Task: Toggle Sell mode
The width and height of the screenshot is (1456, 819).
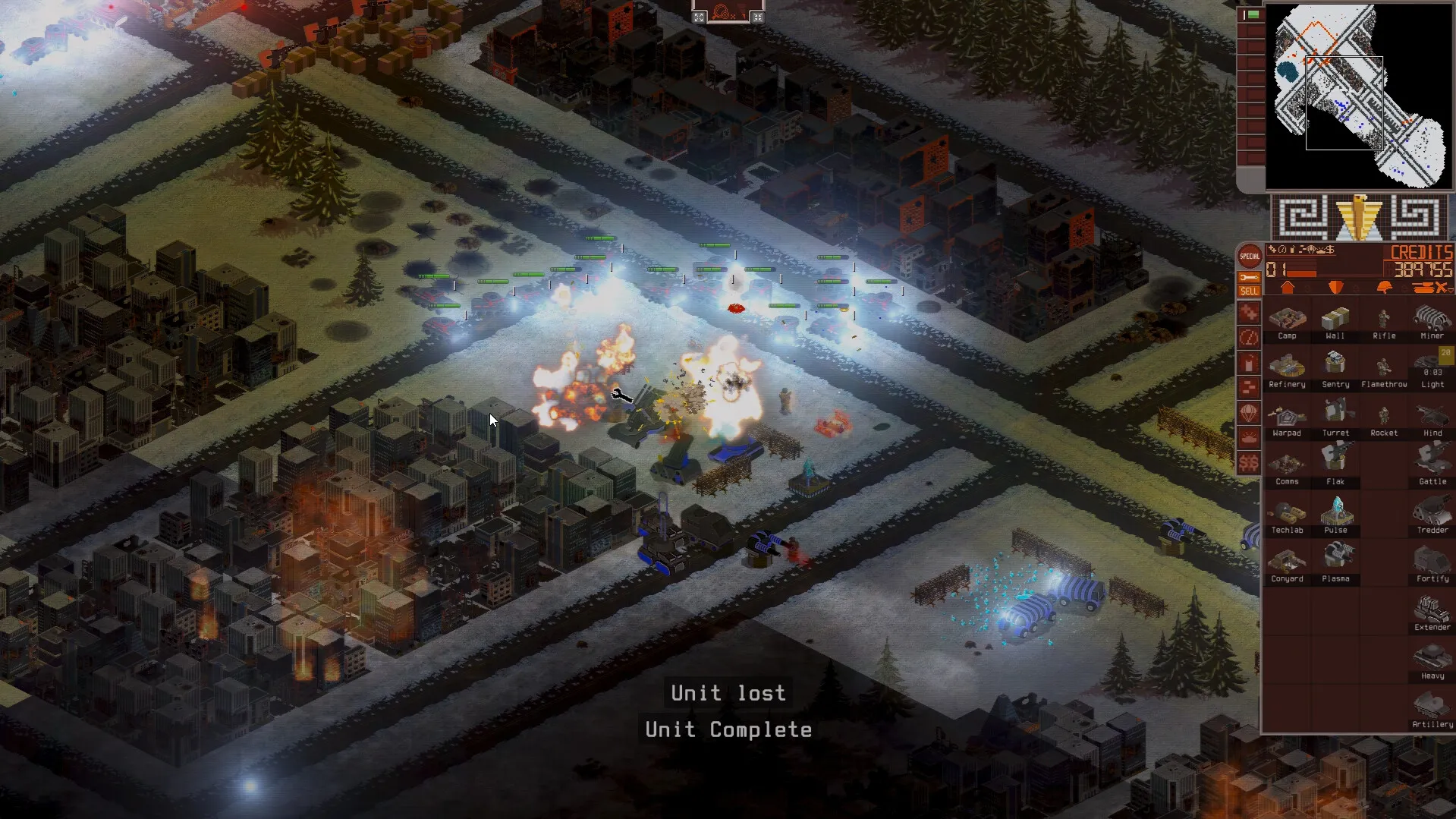Action: point(1248,290)
